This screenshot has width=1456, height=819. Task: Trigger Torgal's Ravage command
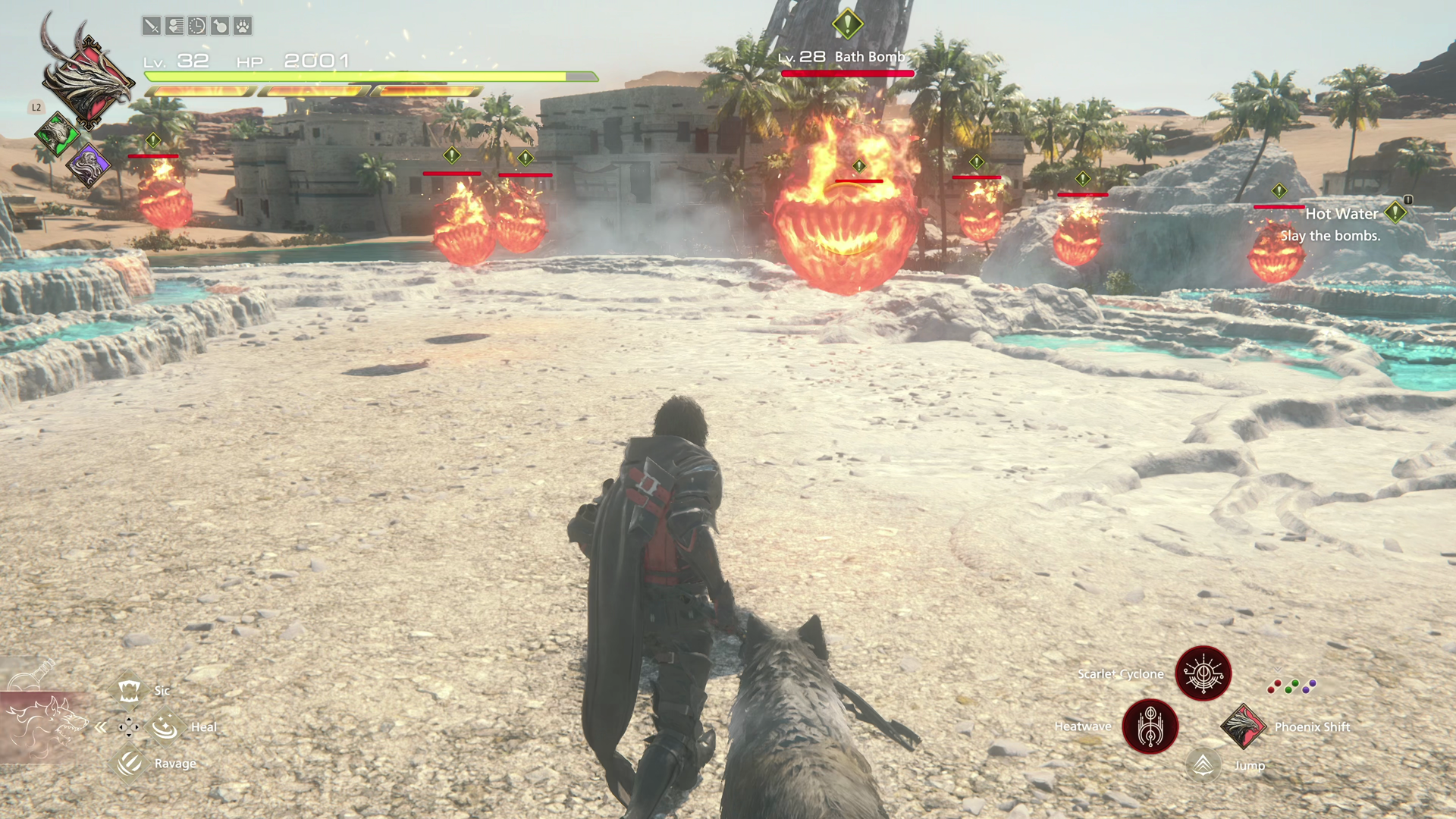coord(129,763)
